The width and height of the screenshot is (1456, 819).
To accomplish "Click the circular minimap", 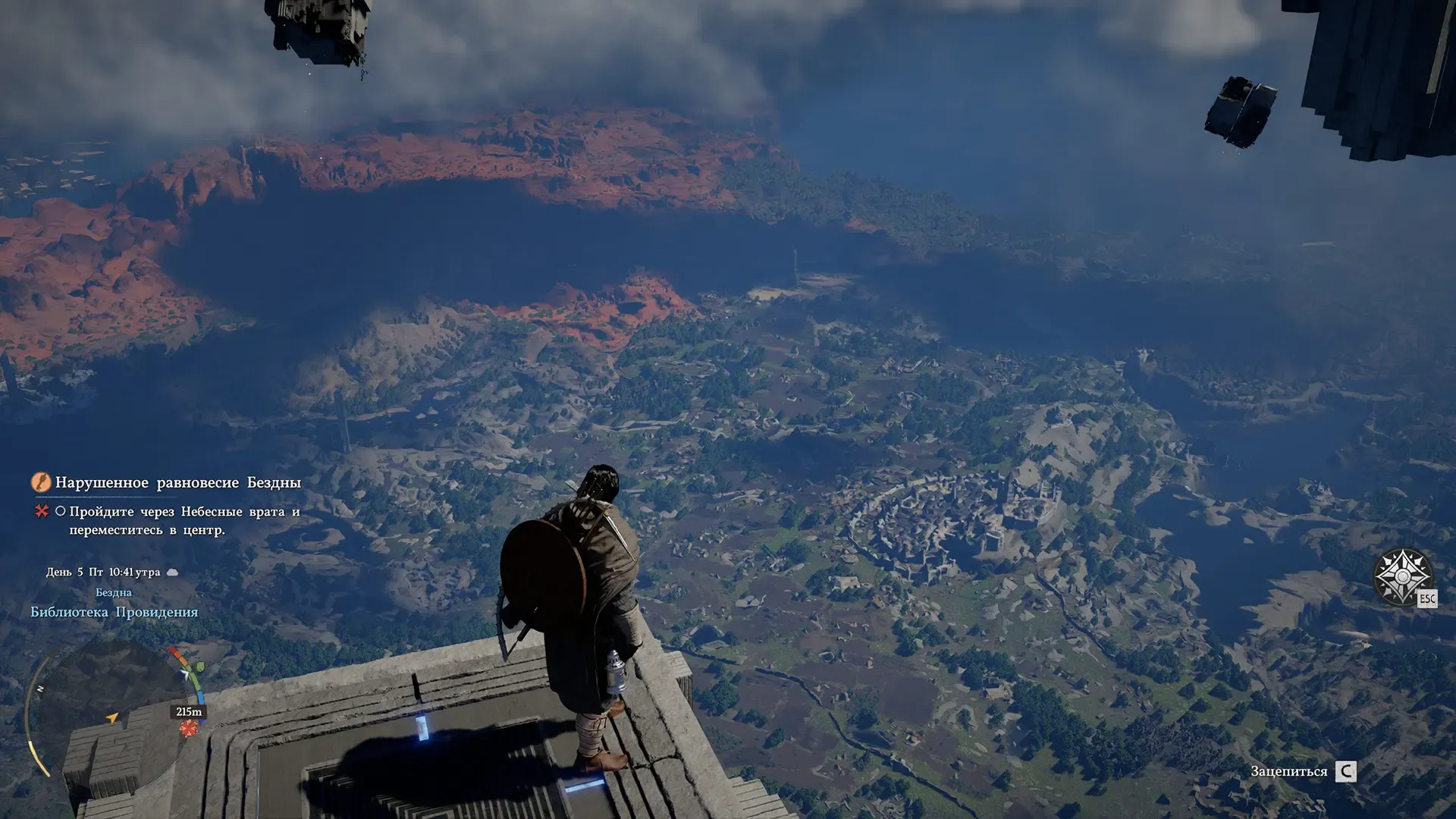I will pos(114,709).
